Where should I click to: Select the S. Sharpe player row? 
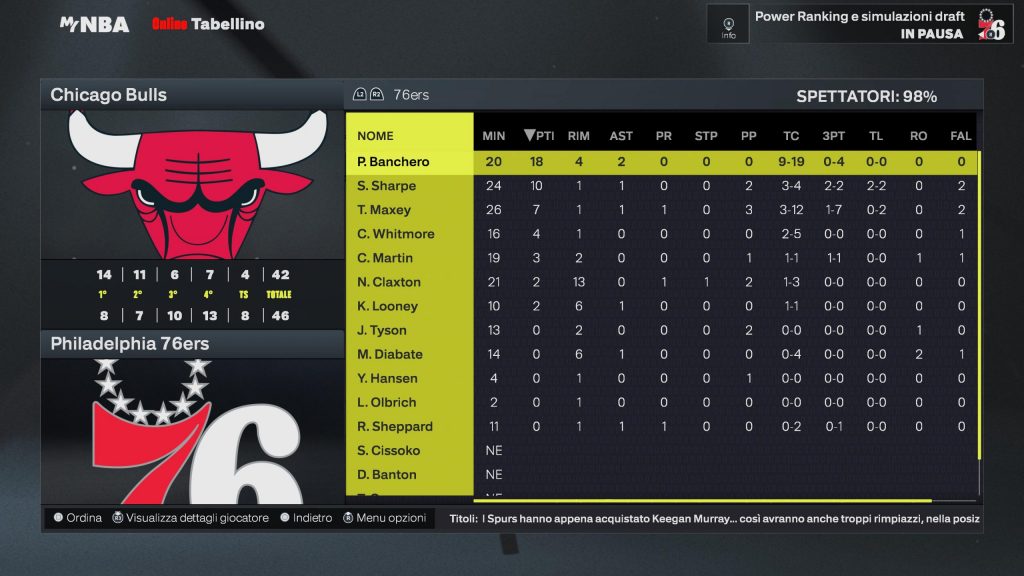386,186
